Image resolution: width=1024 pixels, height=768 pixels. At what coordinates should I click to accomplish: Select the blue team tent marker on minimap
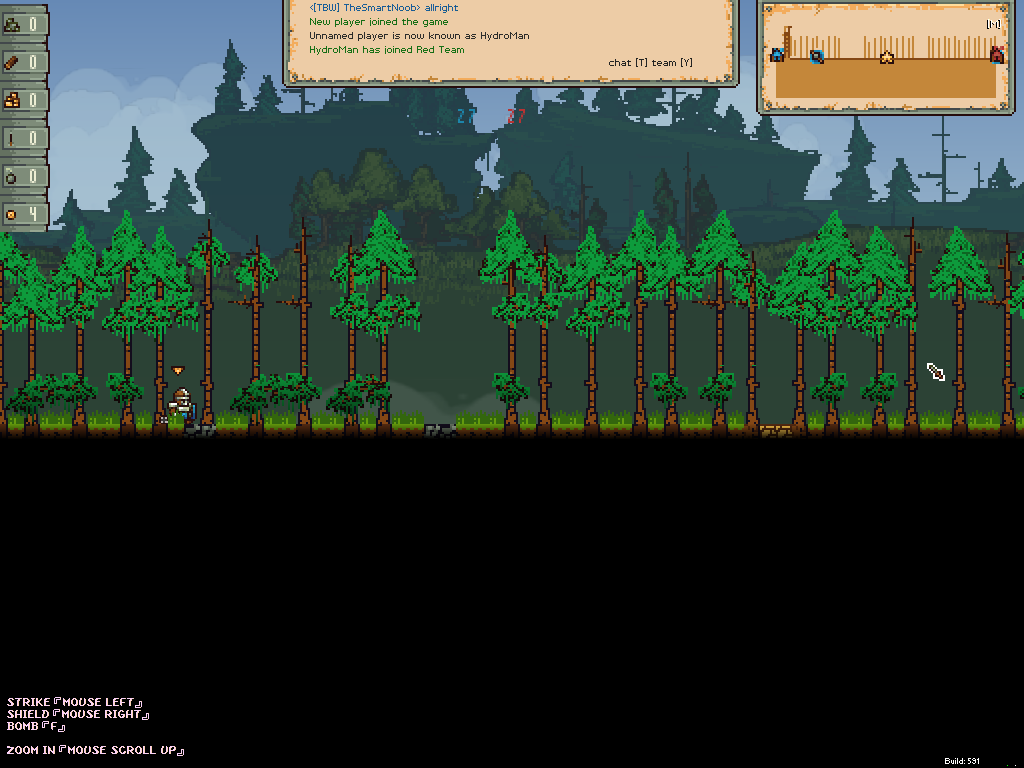(x=777, y=55)
